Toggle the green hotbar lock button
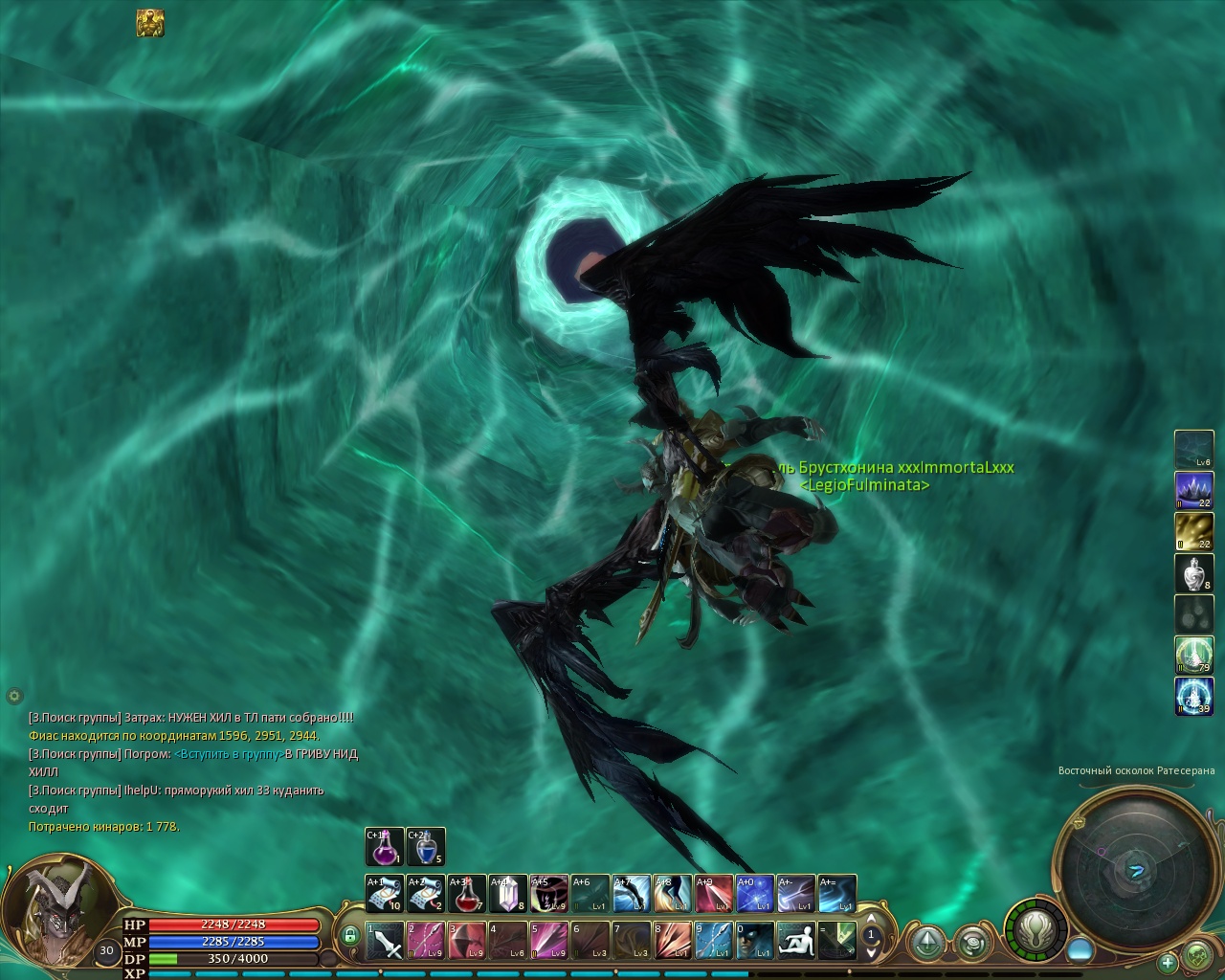Screen dimensions: 1225x980 click(350, 935)
